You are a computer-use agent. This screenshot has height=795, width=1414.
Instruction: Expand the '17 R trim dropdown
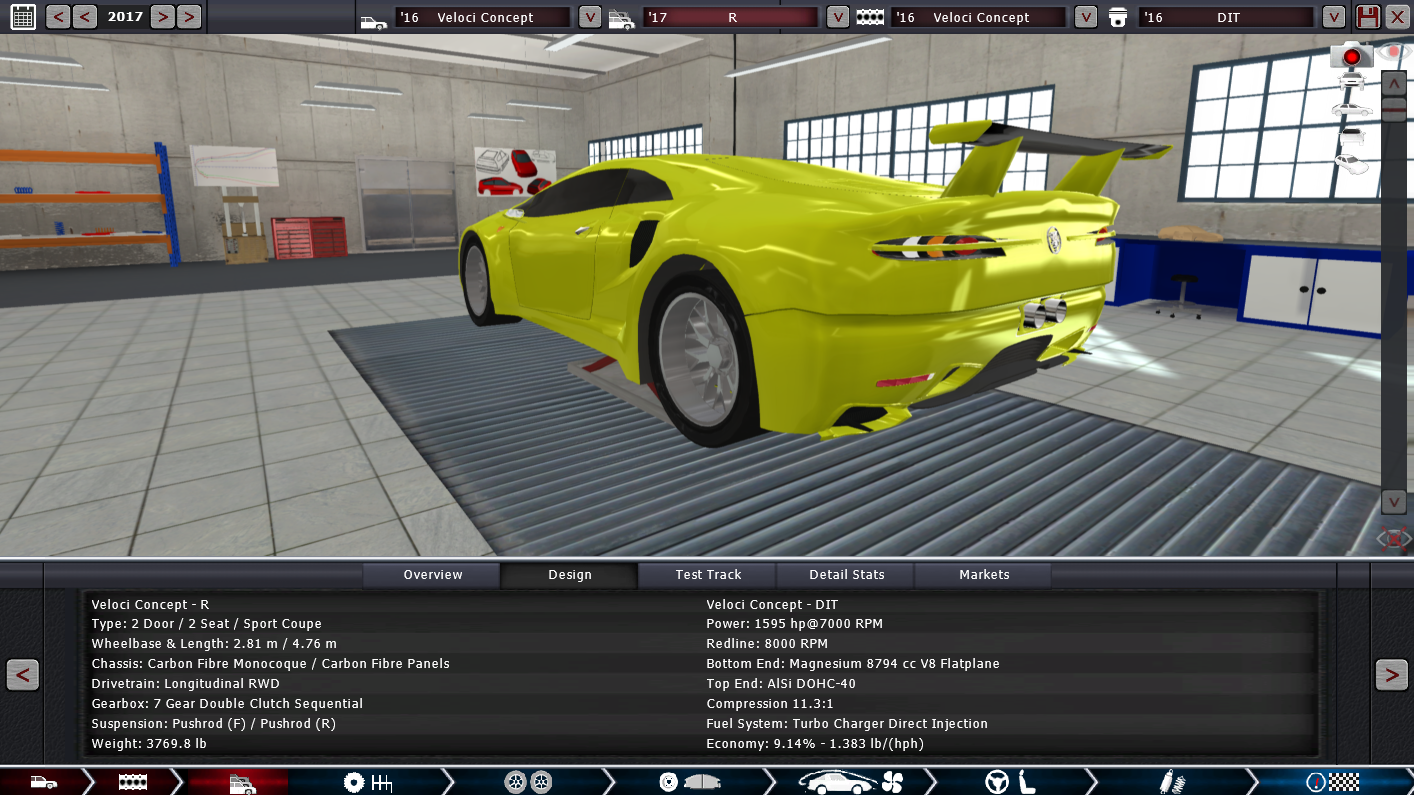click(x=838, y=17)
